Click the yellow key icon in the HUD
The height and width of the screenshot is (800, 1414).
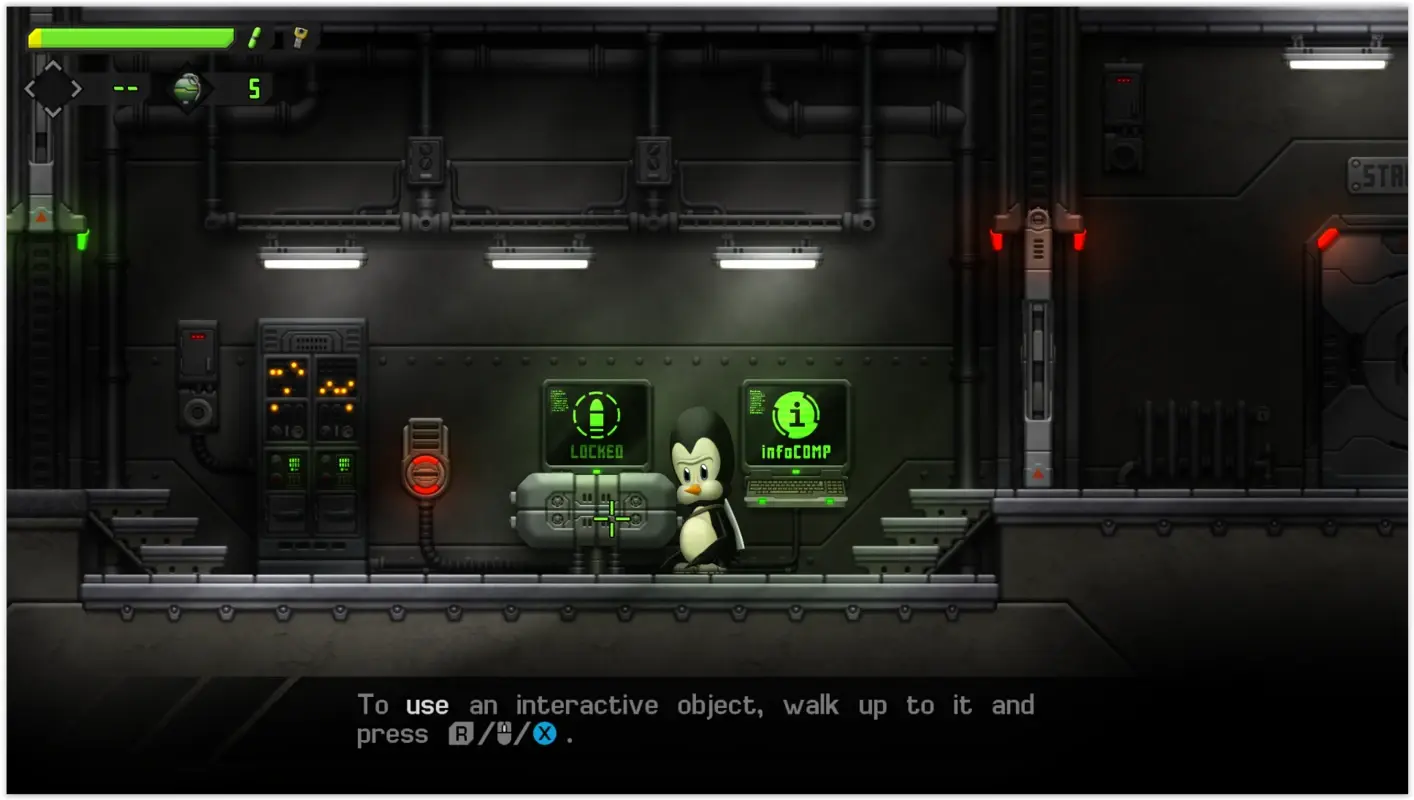pyautogui.click(x=299, y=40)
